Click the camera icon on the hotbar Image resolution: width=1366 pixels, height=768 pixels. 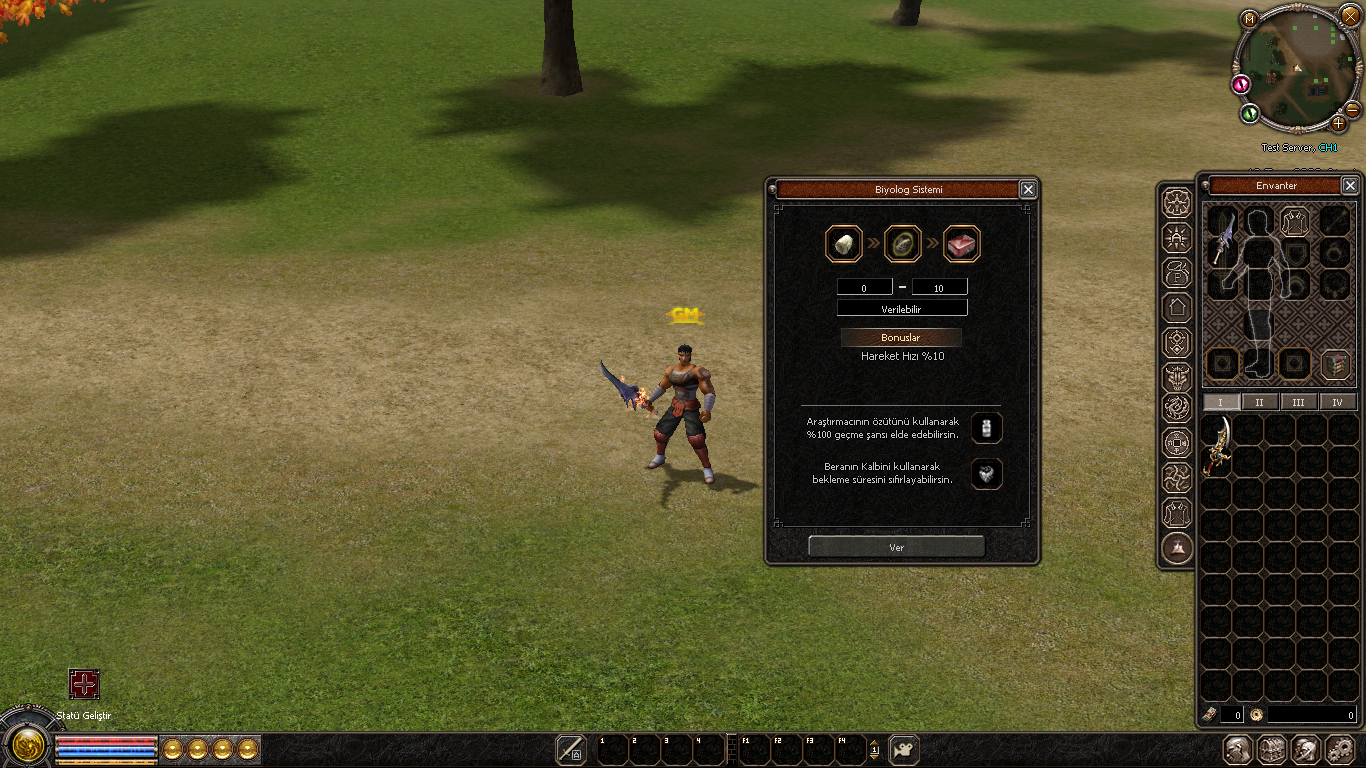pyautogui.click(x=904, y=749)
